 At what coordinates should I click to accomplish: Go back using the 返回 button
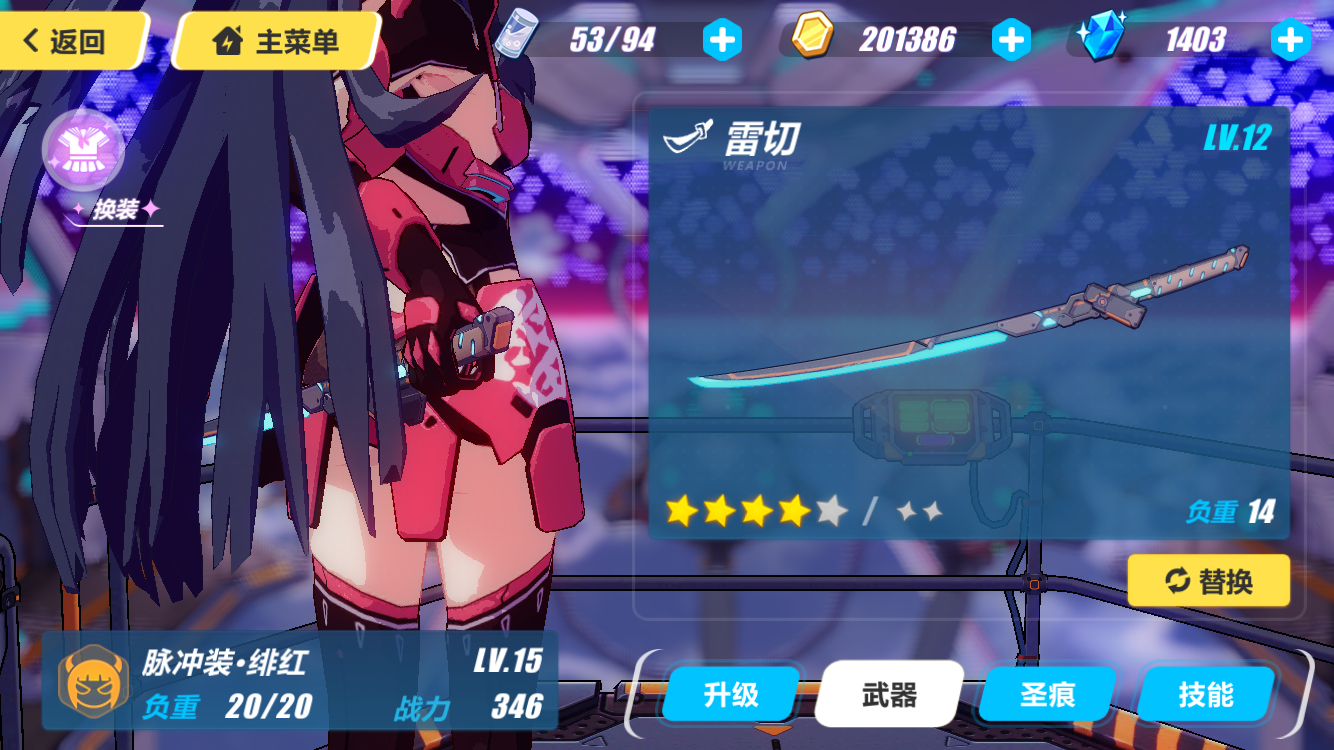(x=68, y=41)
